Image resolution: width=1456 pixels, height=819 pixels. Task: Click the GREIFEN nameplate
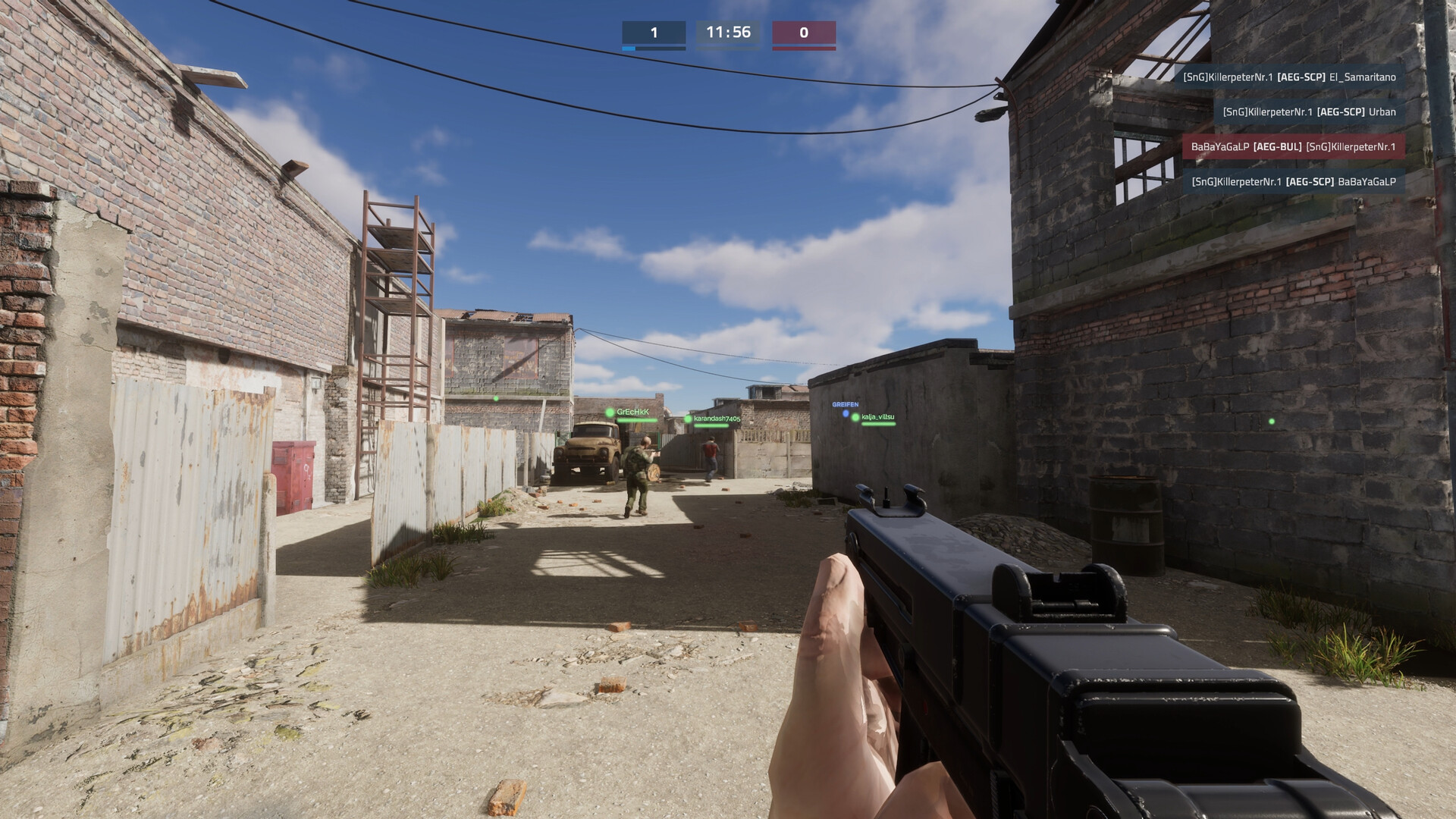tap(846, 404)
